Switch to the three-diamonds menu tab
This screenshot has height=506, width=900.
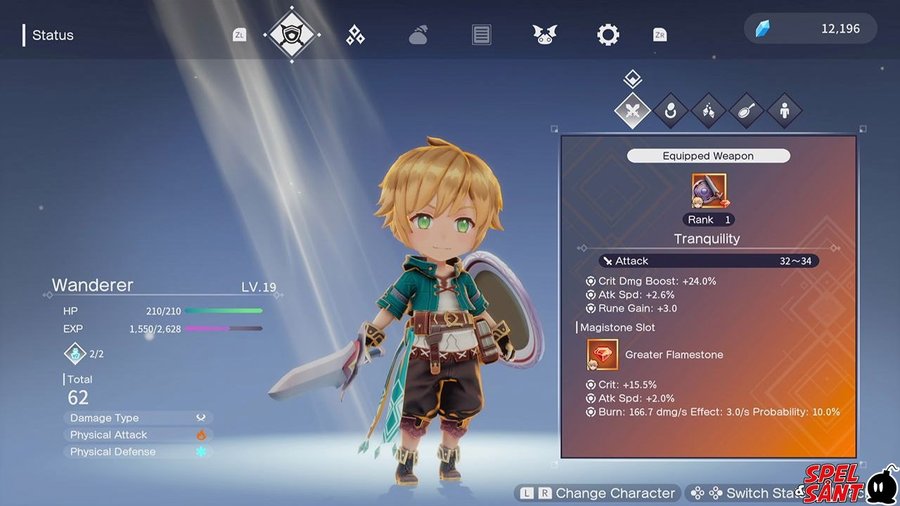click(355, 35)
